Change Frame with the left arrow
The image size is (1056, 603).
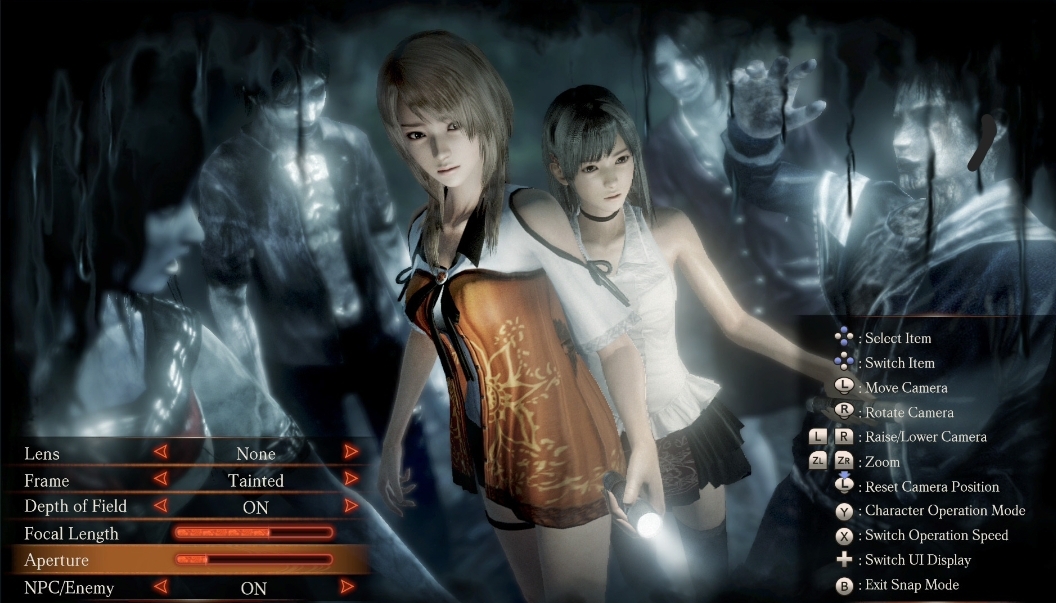pos(160,480)
